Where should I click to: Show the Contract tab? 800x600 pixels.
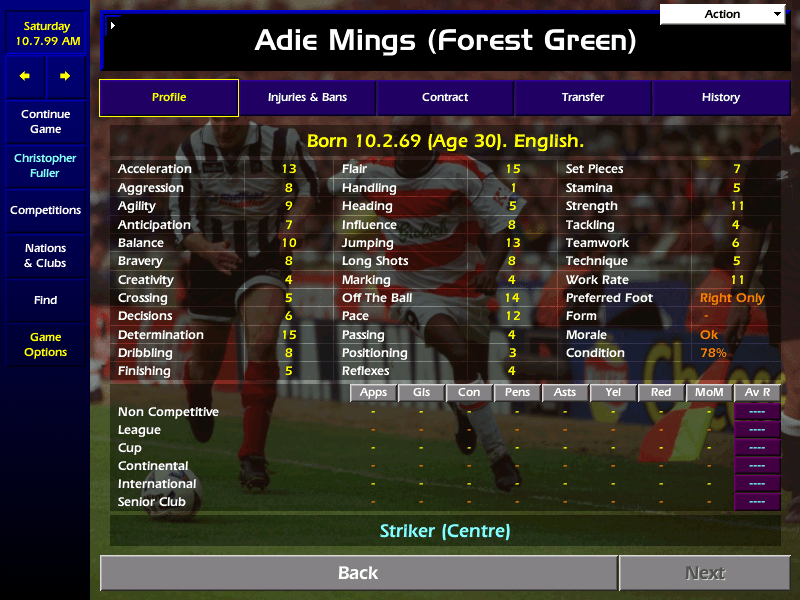click(445, 98)
